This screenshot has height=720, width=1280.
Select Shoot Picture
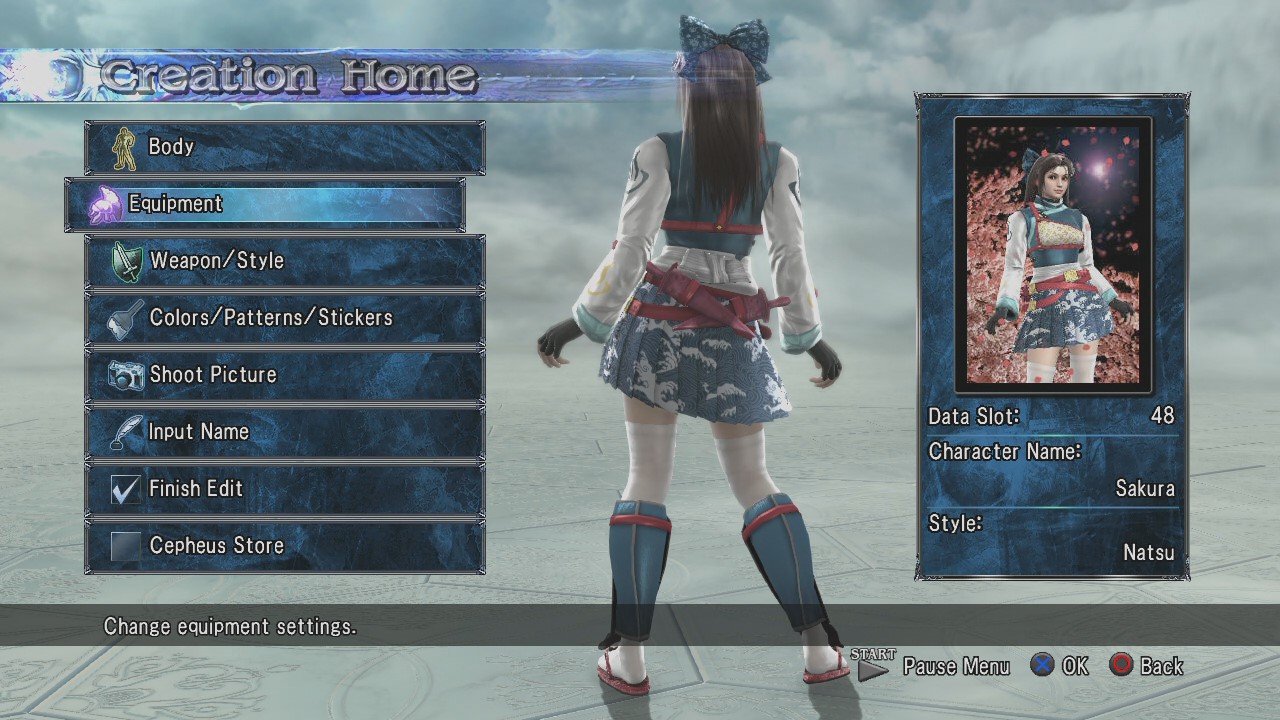pyautogui.click(x=285, y=376)
